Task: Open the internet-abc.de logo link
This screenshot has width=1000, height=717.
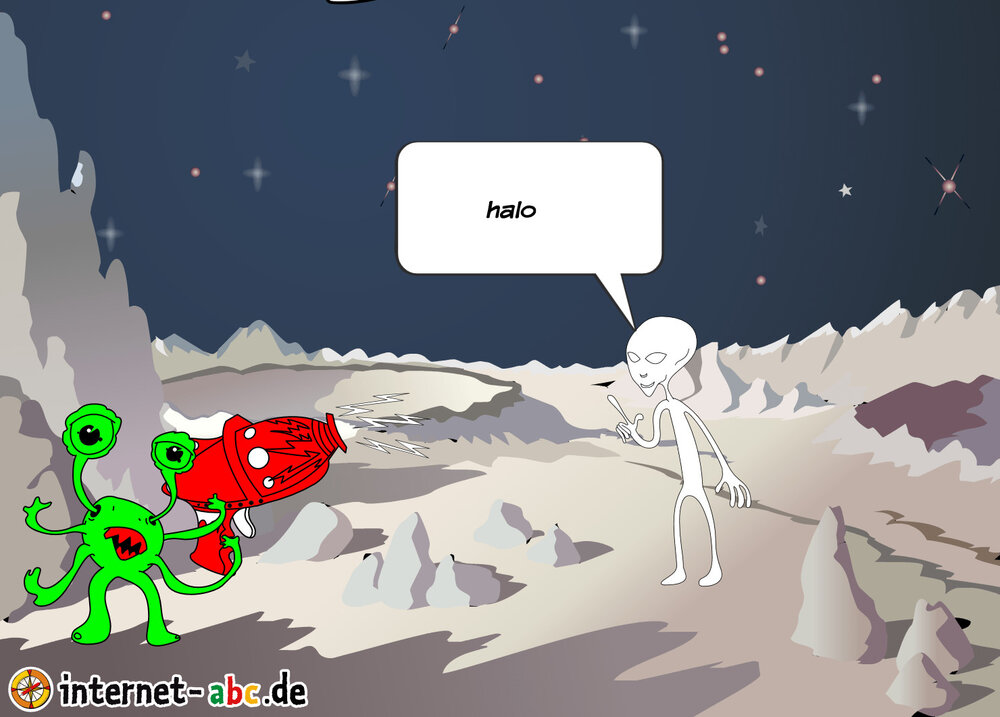Action: point(160,689)
